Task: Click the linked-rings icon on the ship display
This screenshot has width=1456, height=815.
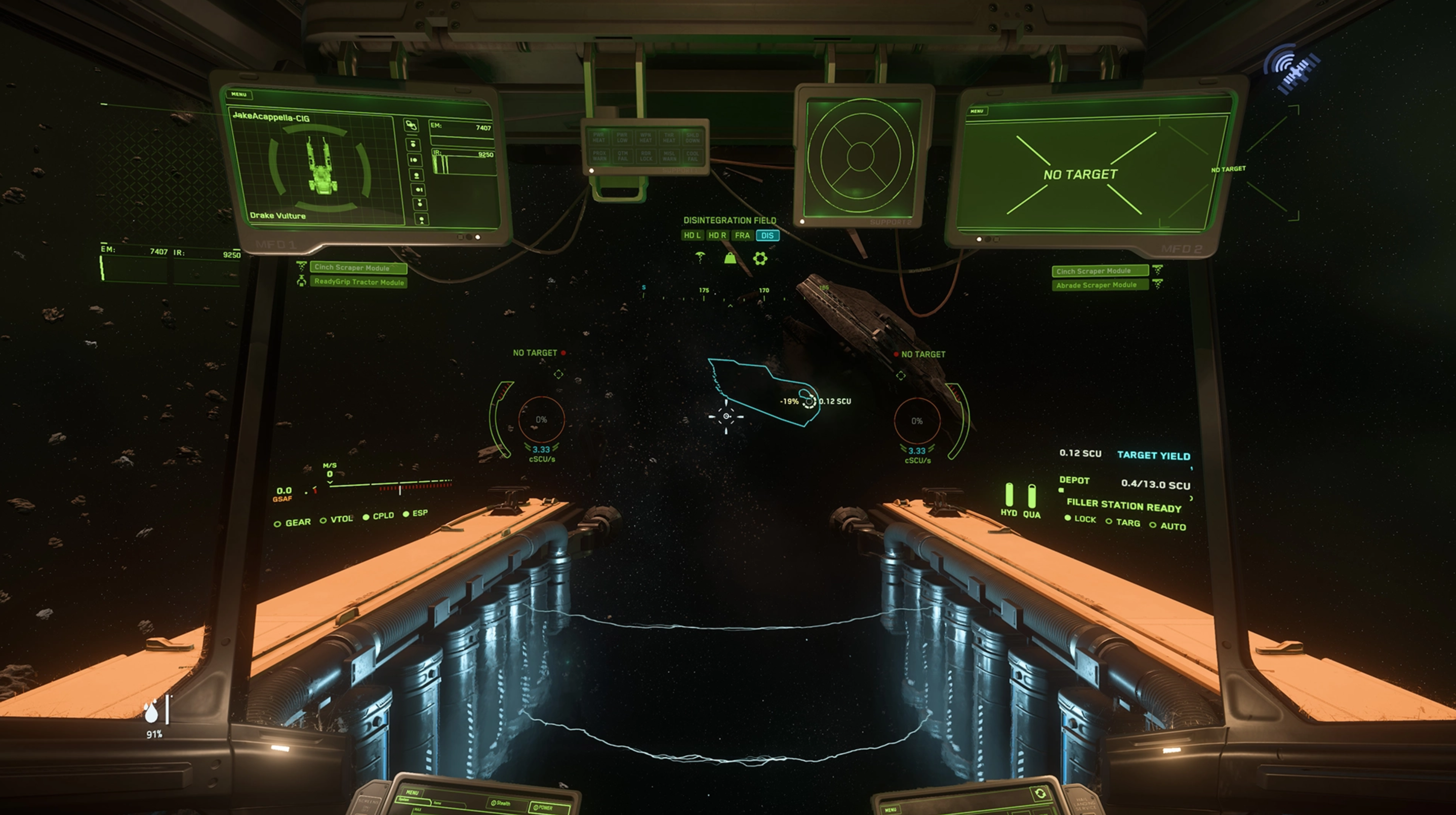Action: [411, 125]
